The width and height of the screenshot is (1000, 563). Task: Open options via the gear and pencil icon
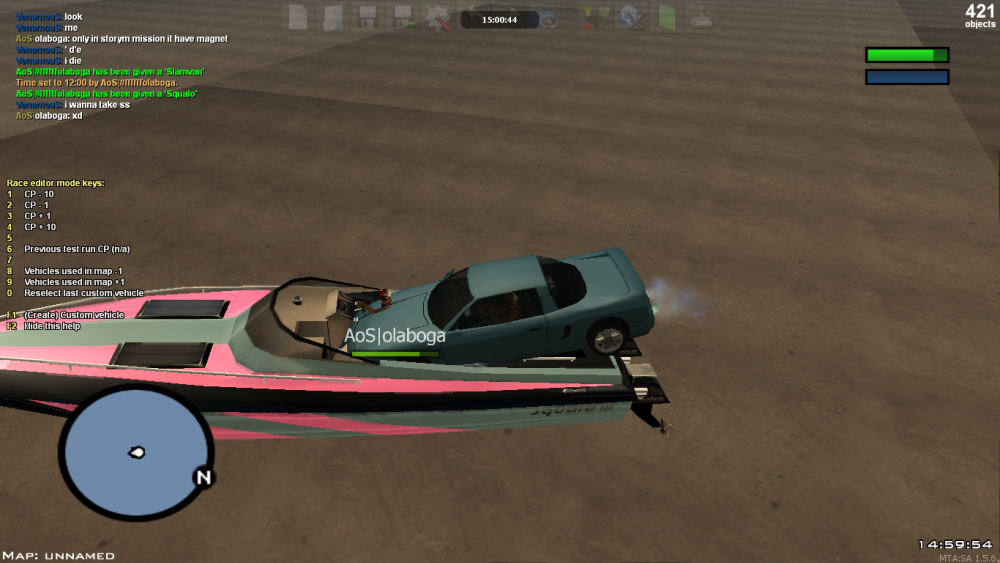tap(438, 16)
